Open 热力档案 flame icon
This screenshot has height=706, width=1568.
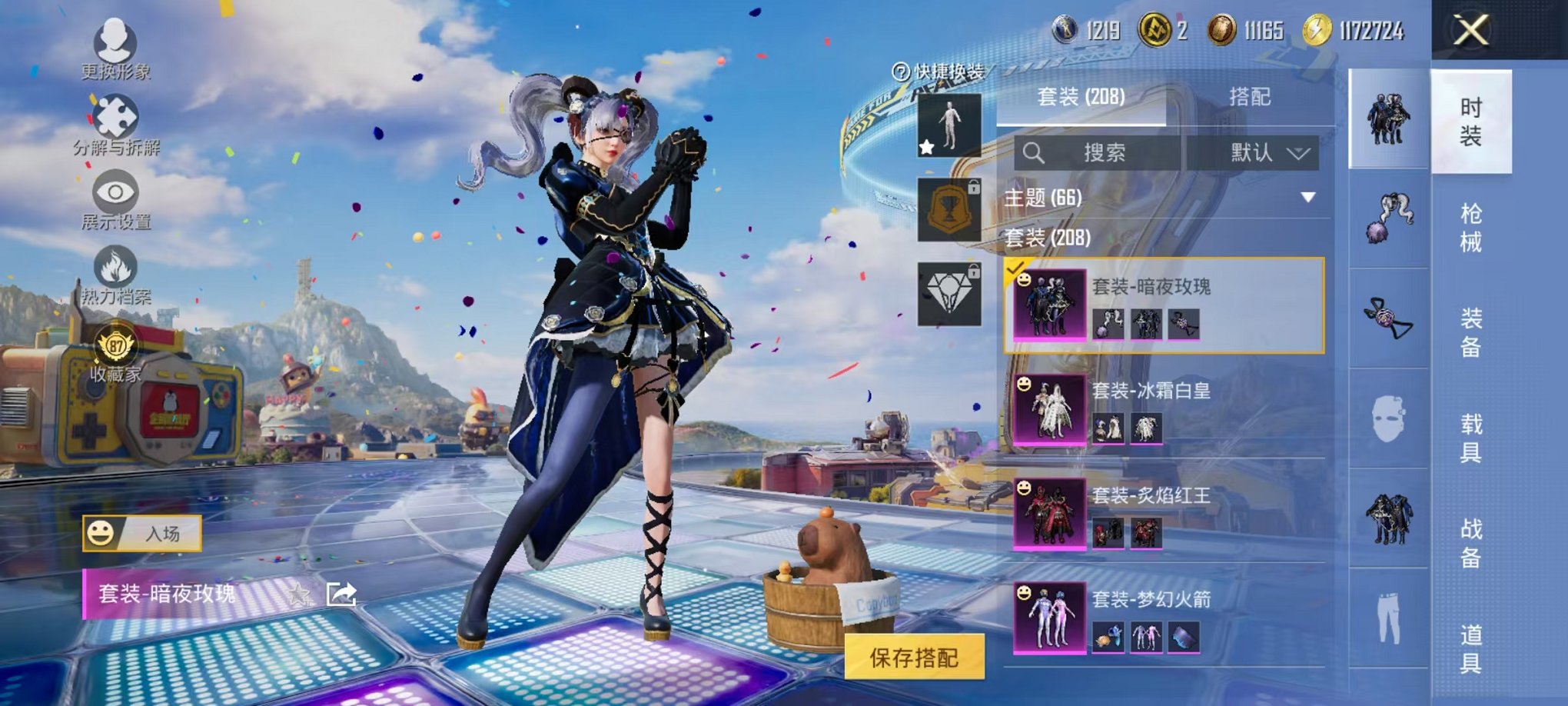tap(115, 274)
